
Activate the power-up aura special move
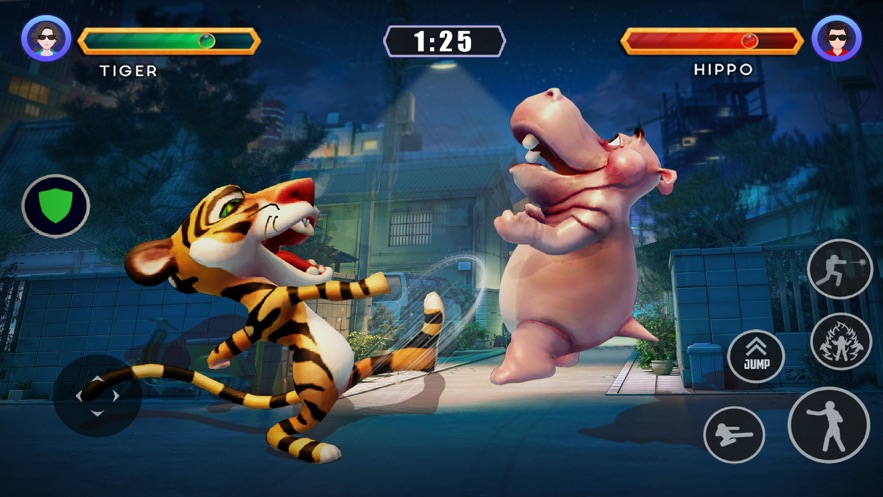[841, 341]
